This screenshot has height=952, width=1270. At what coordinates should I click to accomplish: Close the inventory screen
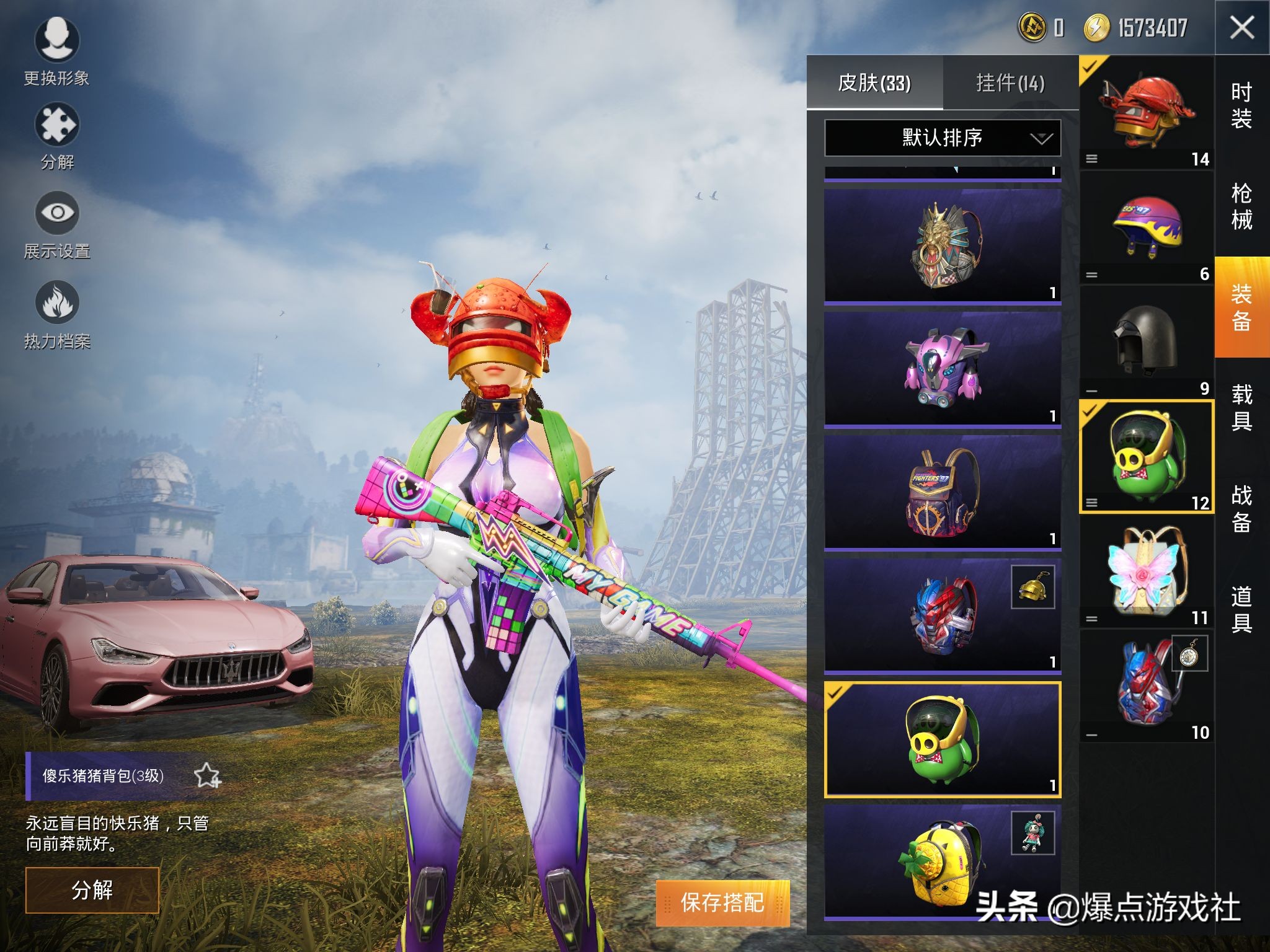[1241, 28]
